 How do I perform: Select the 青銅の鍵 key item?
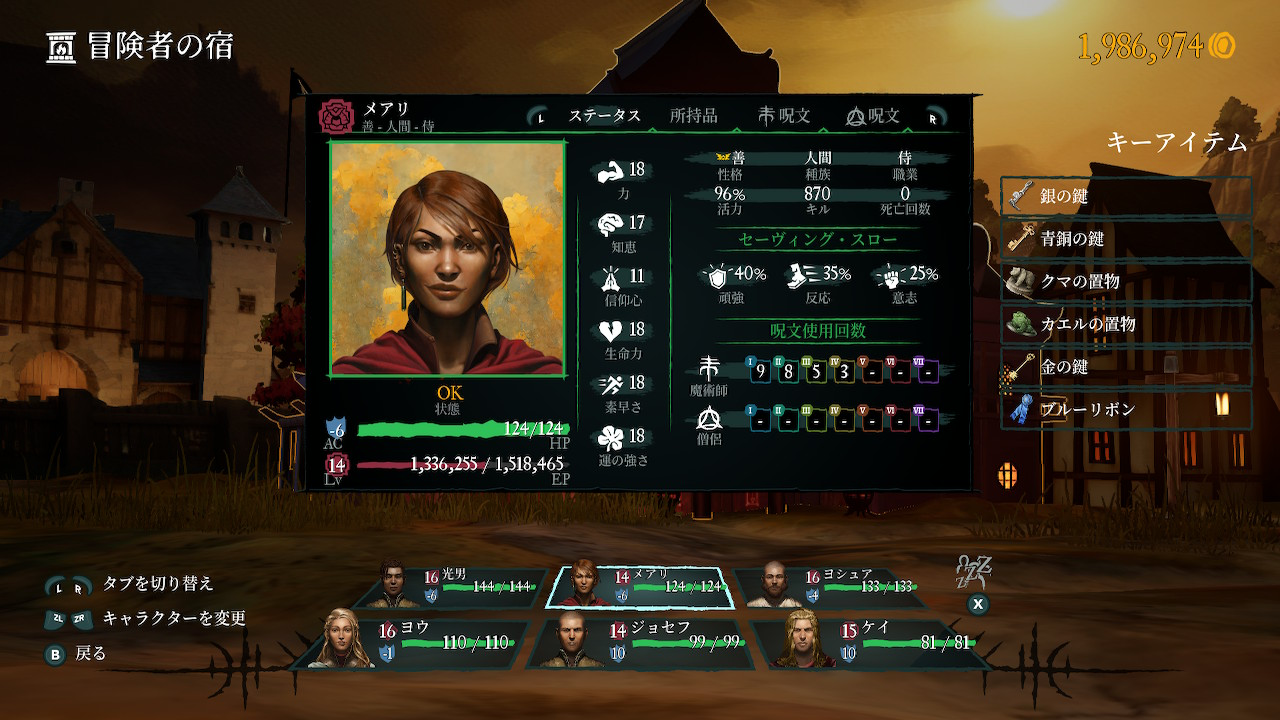pos(1126,239)
